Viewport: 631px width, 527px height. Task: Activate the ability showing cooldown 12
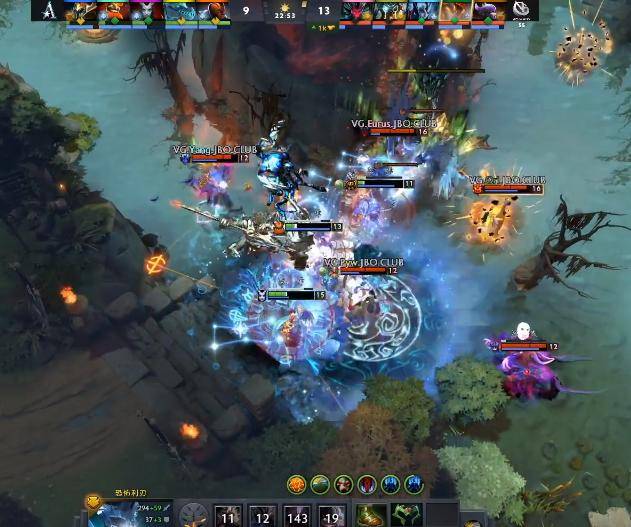click(x=262, y=516)
